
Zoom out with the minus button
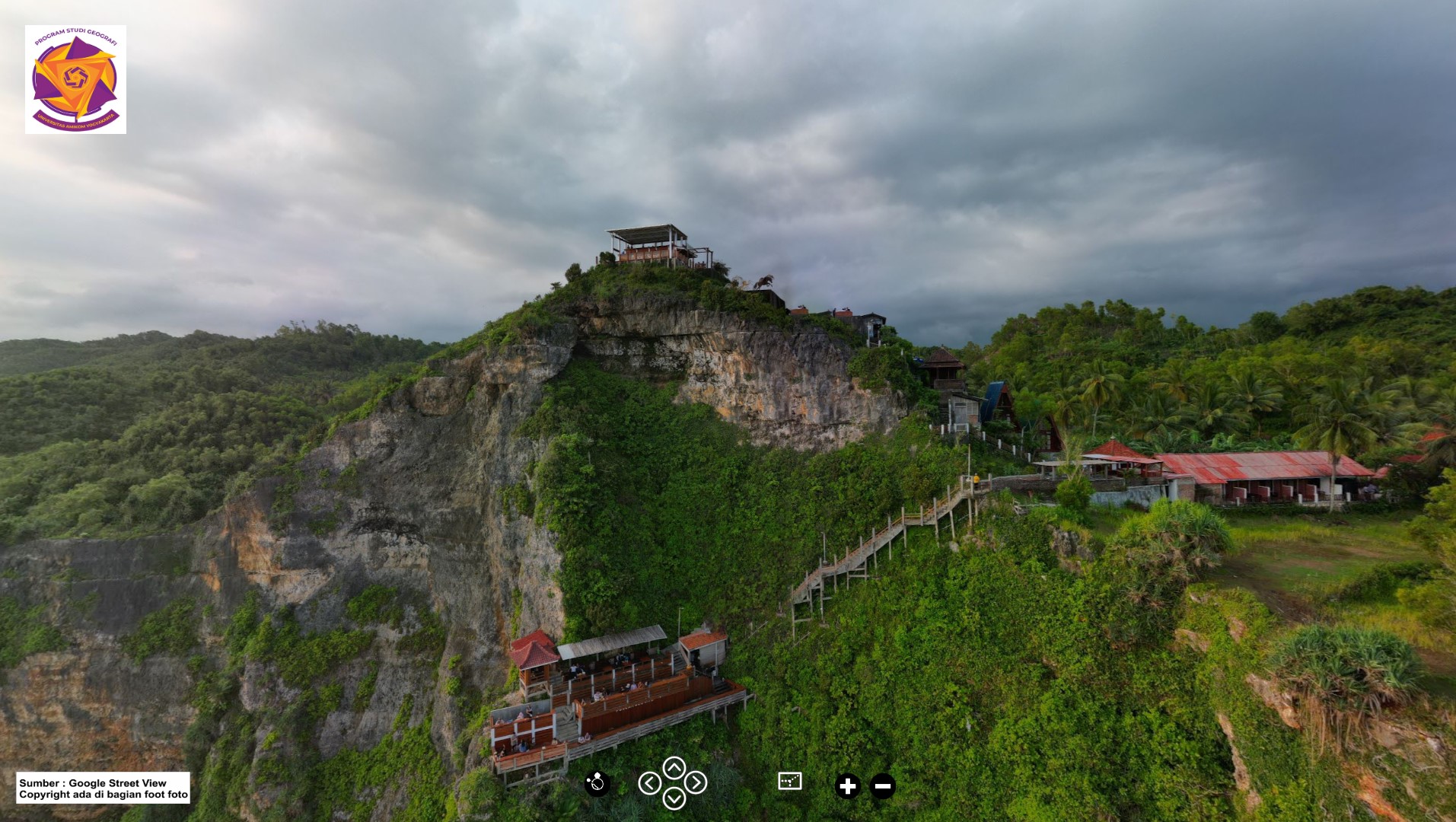(882, 786)
